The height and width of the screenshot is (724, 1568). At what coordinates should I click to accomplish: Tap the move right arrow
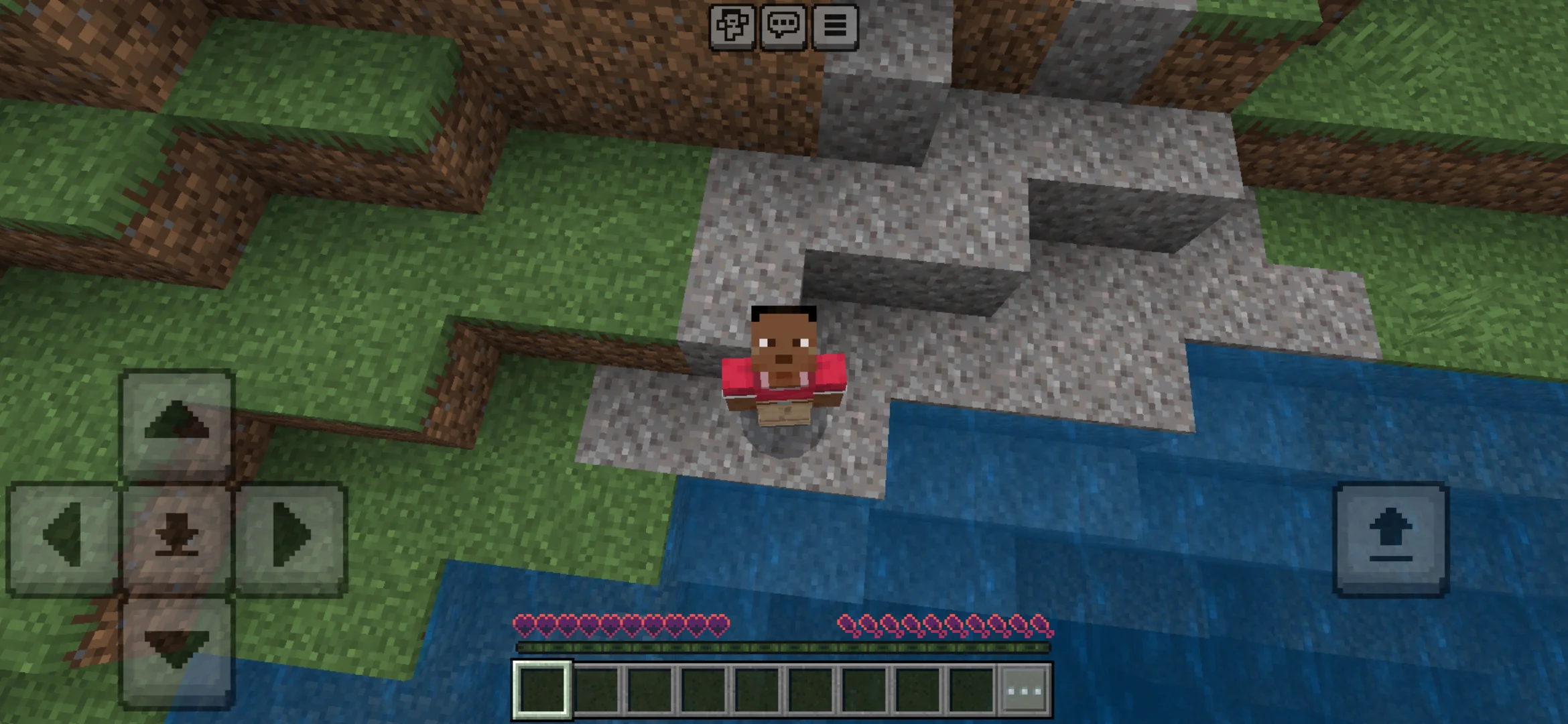point(291,537)
